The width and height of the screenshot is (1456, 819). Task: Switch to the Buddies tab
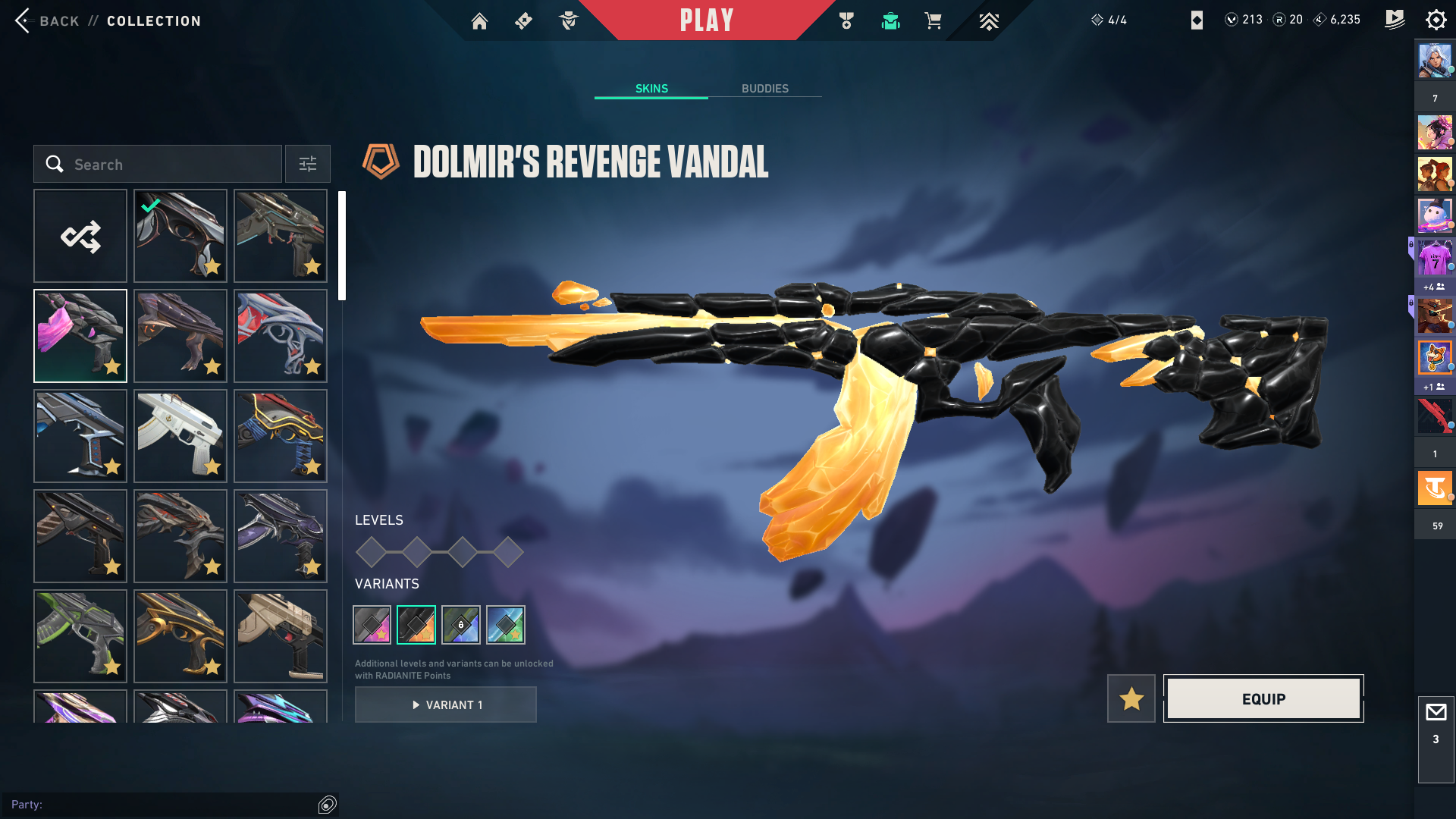click(764, 89)
